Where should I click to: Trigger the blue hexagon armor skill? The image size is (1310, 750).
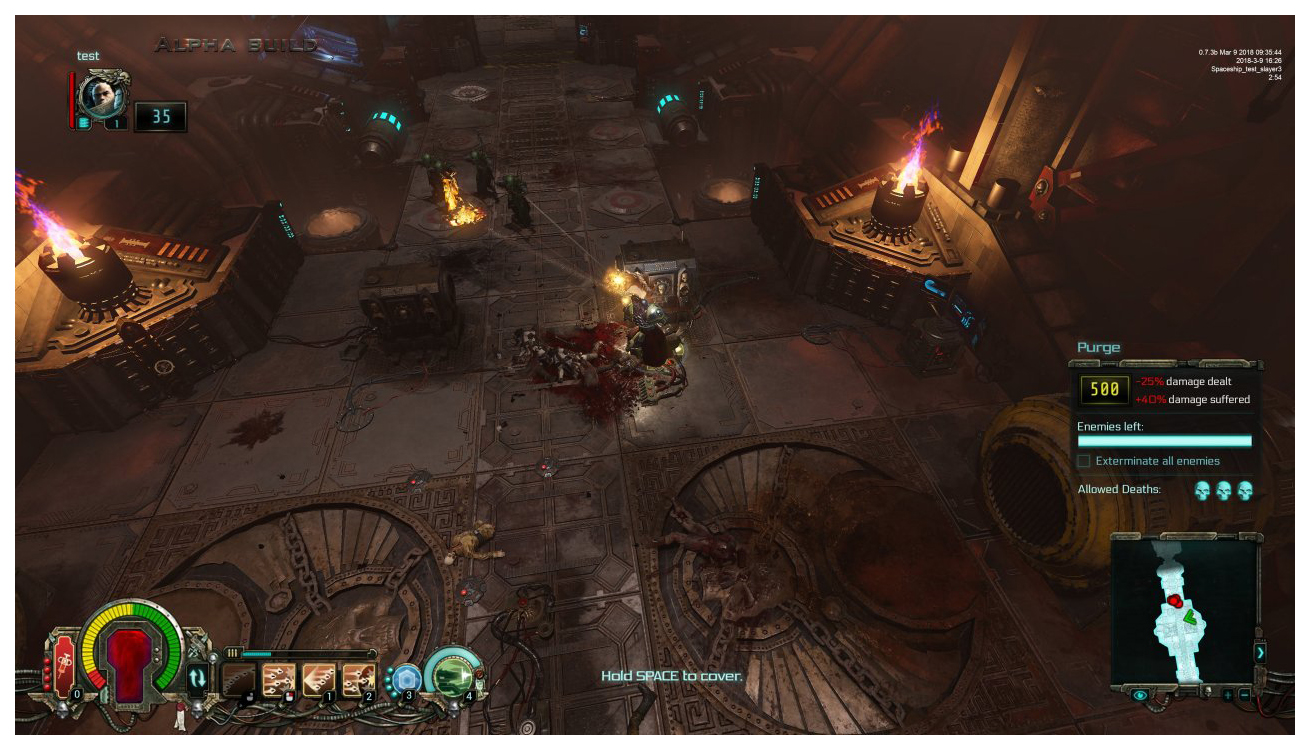click(x=404, y=678)
